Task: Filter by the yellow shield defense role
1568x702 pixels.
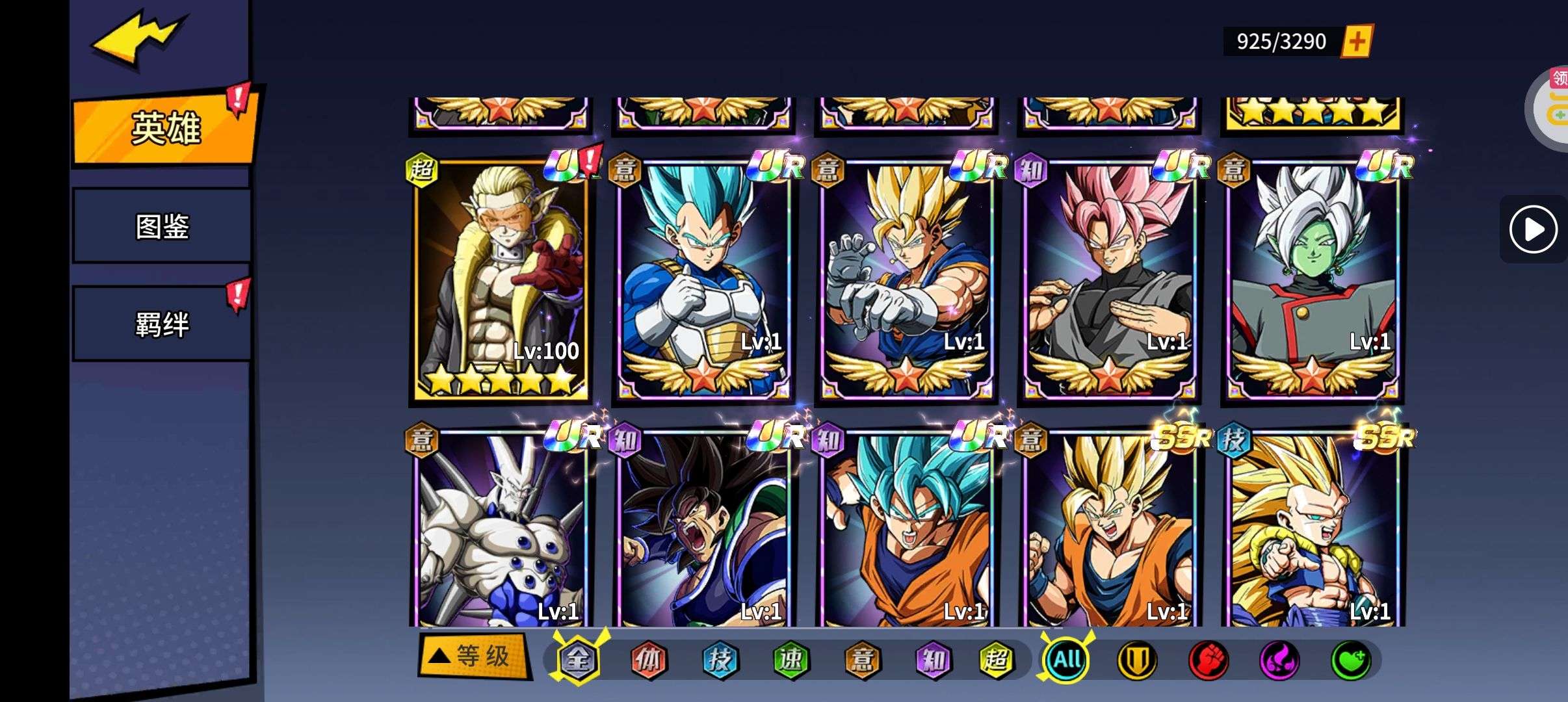Action: [x=1137, y=660]
